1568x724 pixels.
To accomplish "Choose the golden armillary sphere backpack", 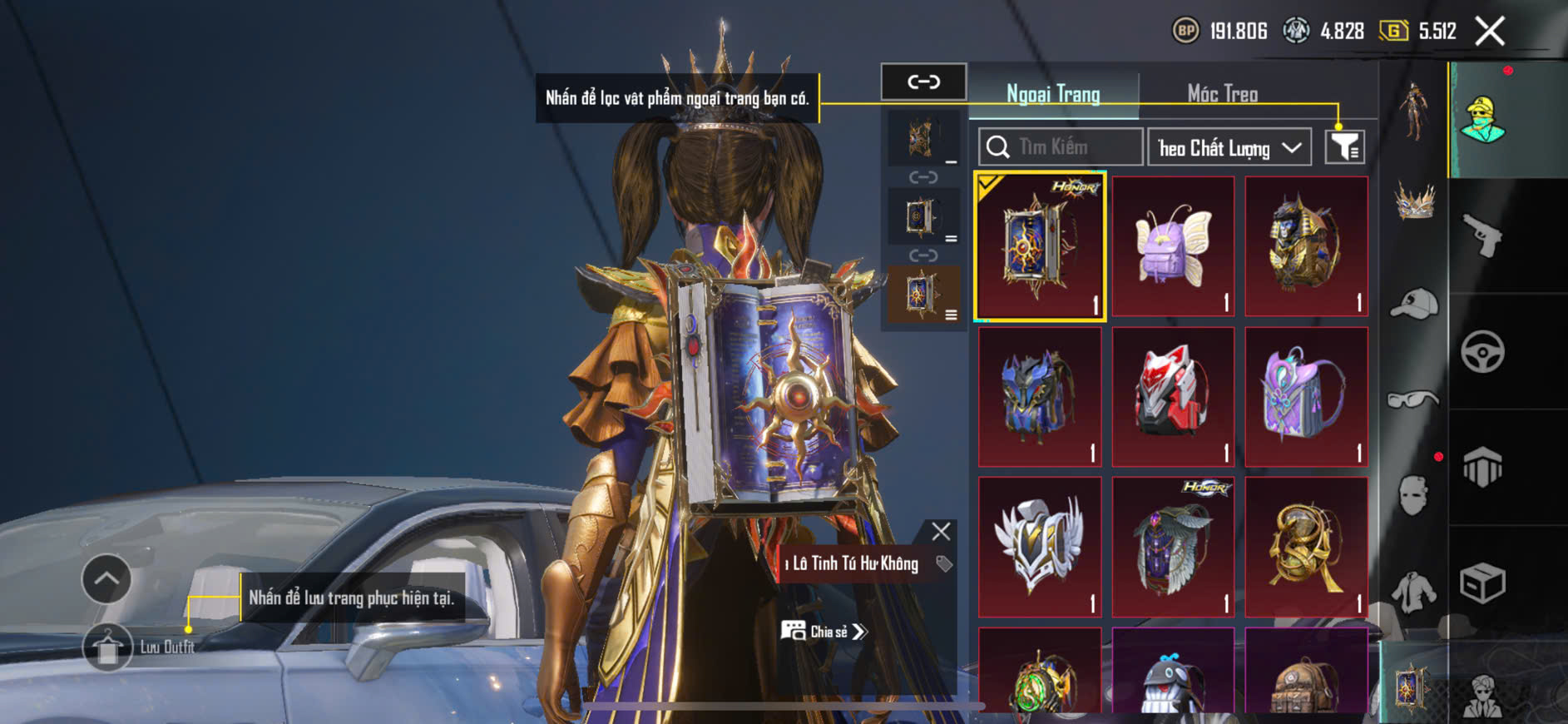I will coord(1306,547).
